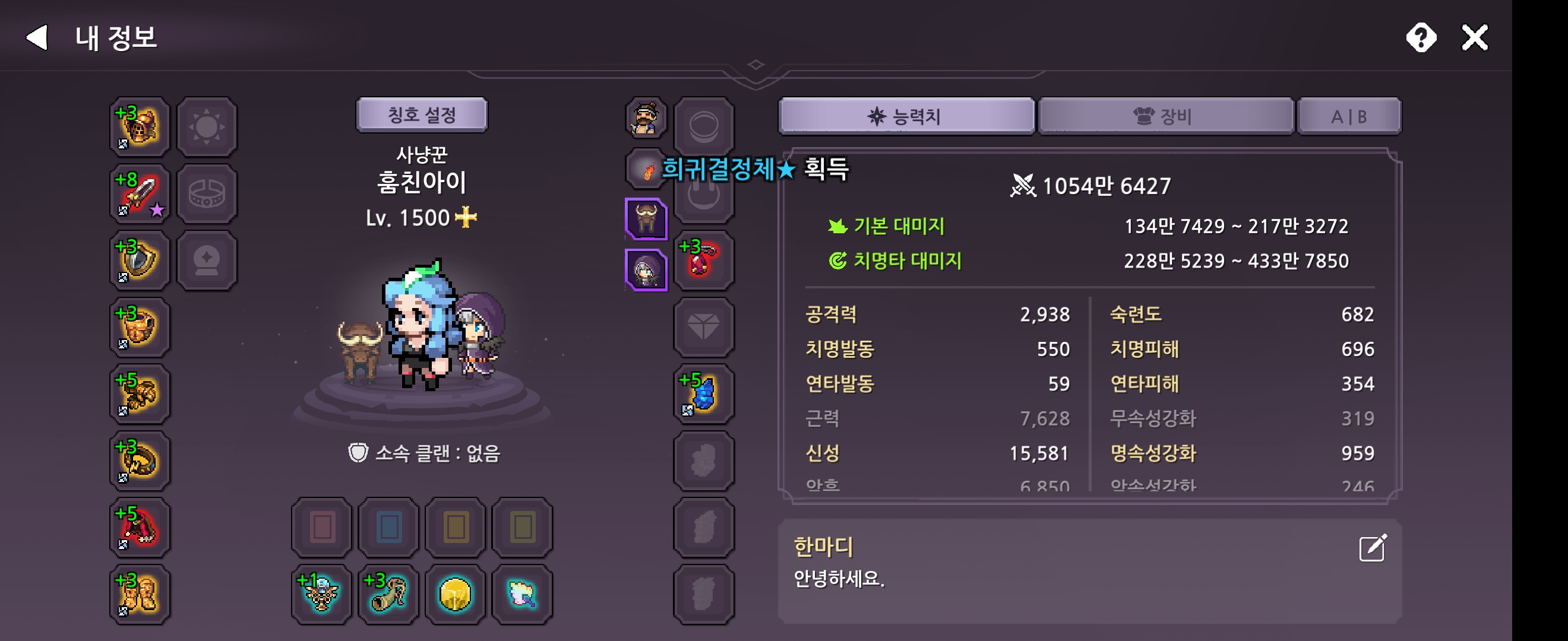Open the +3 golden helmet equipment slot
Viewport: 1568px width, 641px height.
click(x=139, y=127)
